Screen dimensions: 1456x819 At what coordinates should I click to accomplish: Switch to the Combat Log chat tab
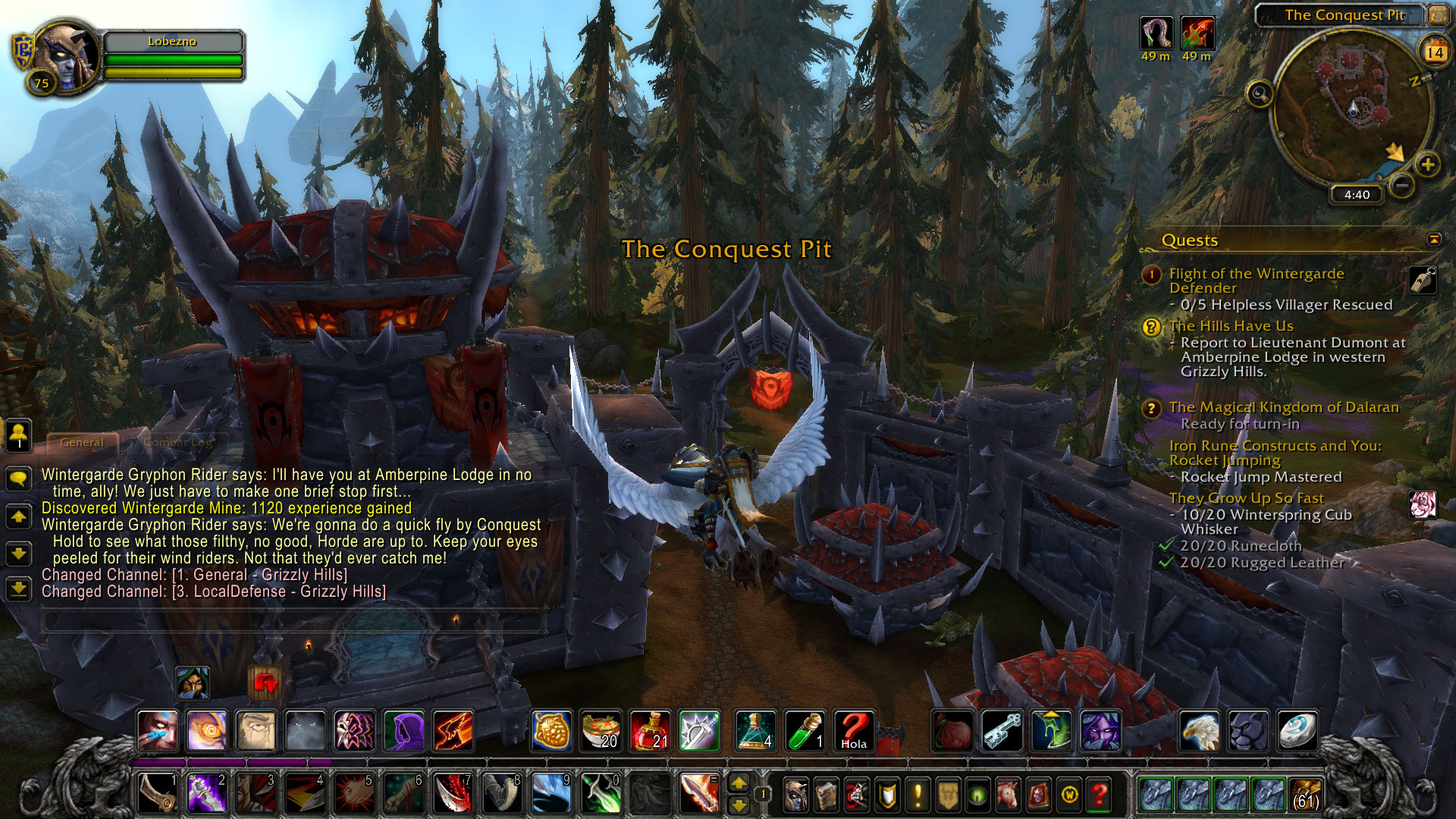[x=179, y=442]
